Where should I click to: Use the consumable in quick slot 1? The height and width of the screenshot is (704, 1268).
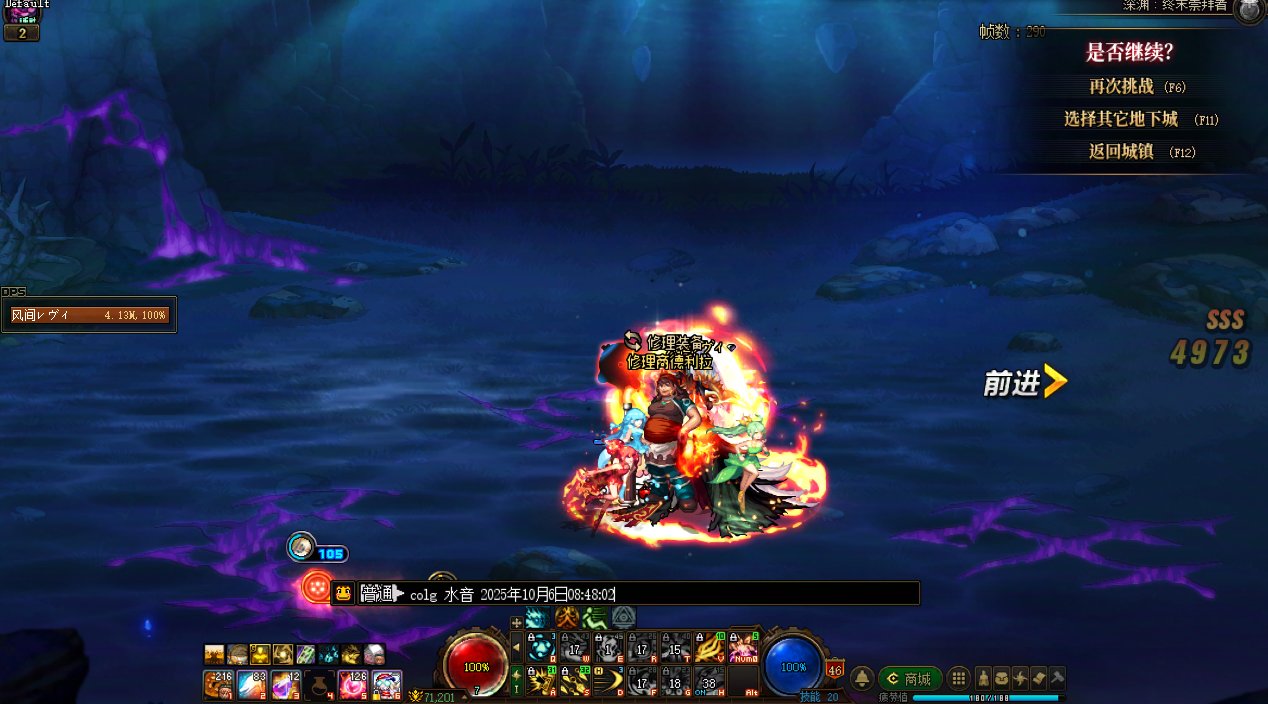pyautogui.click(x=219, y=685)
